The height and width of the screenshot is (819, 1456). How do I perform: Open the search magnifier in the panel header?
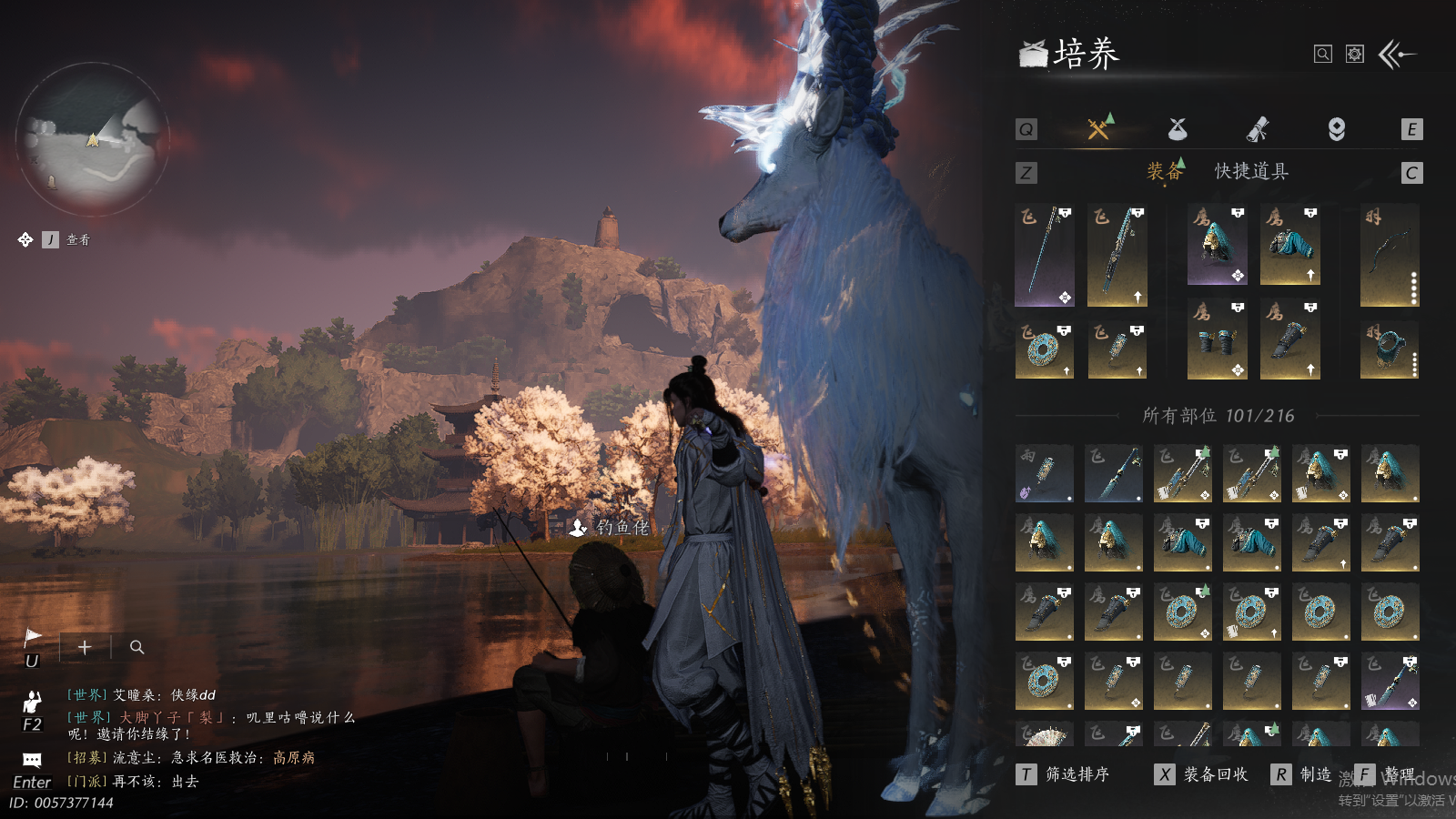tap(1323, 55)
